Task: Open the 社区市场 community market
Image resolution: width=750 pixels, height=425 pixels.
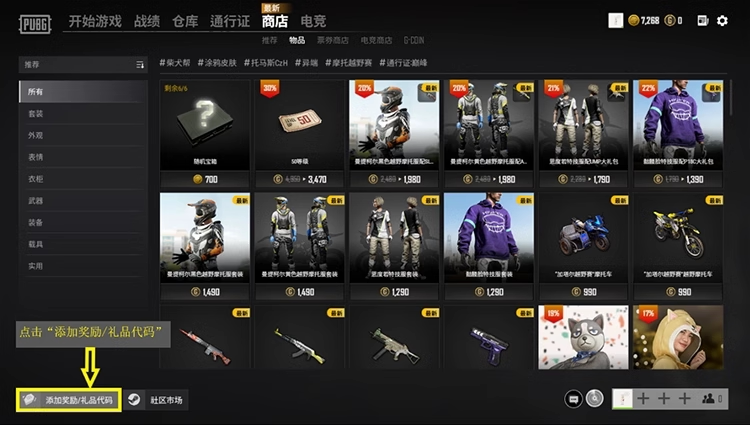Action: (158, 400)
